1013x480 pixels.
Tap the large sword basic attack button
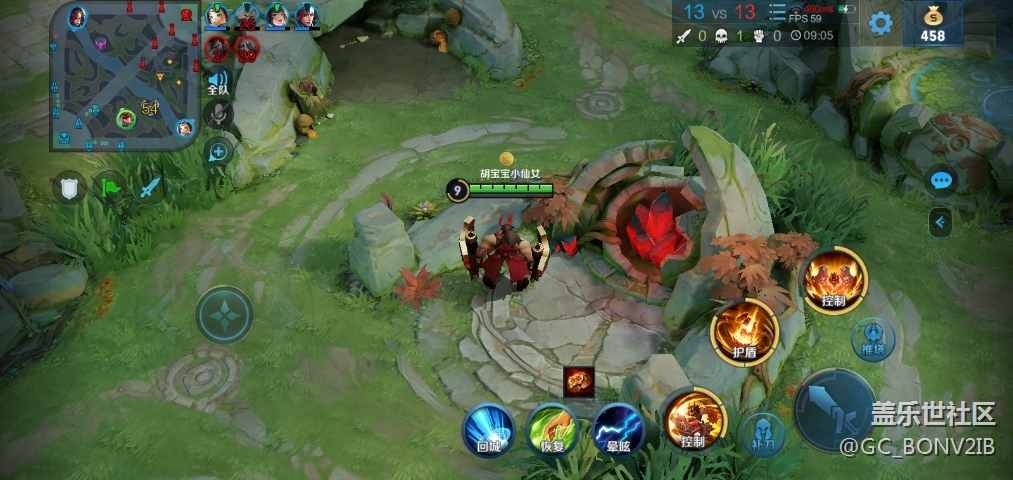pyautogui.click(x=835, y=409)
